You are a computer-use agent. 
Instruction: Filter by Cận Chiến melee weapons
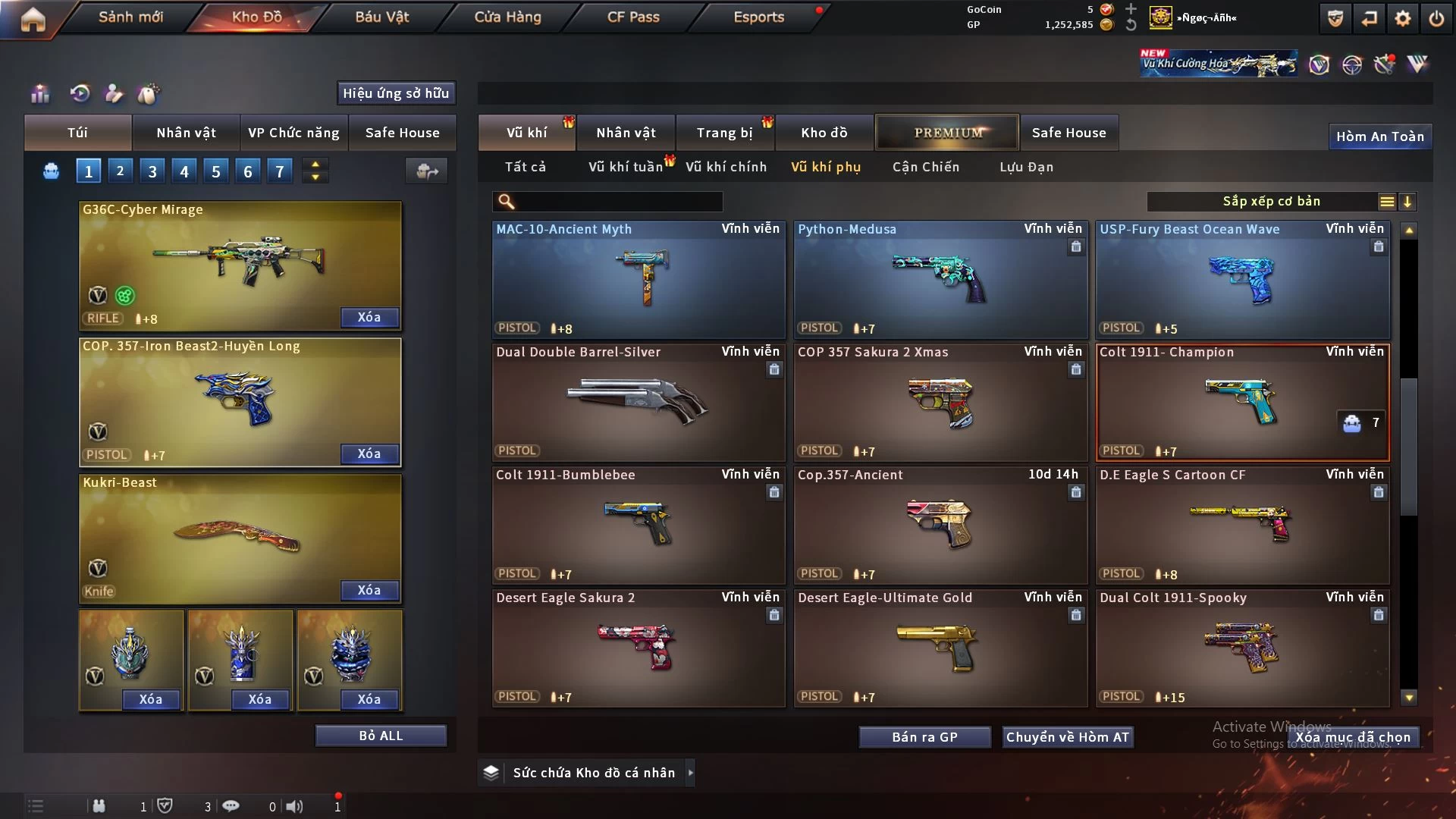tap(925, 167)
